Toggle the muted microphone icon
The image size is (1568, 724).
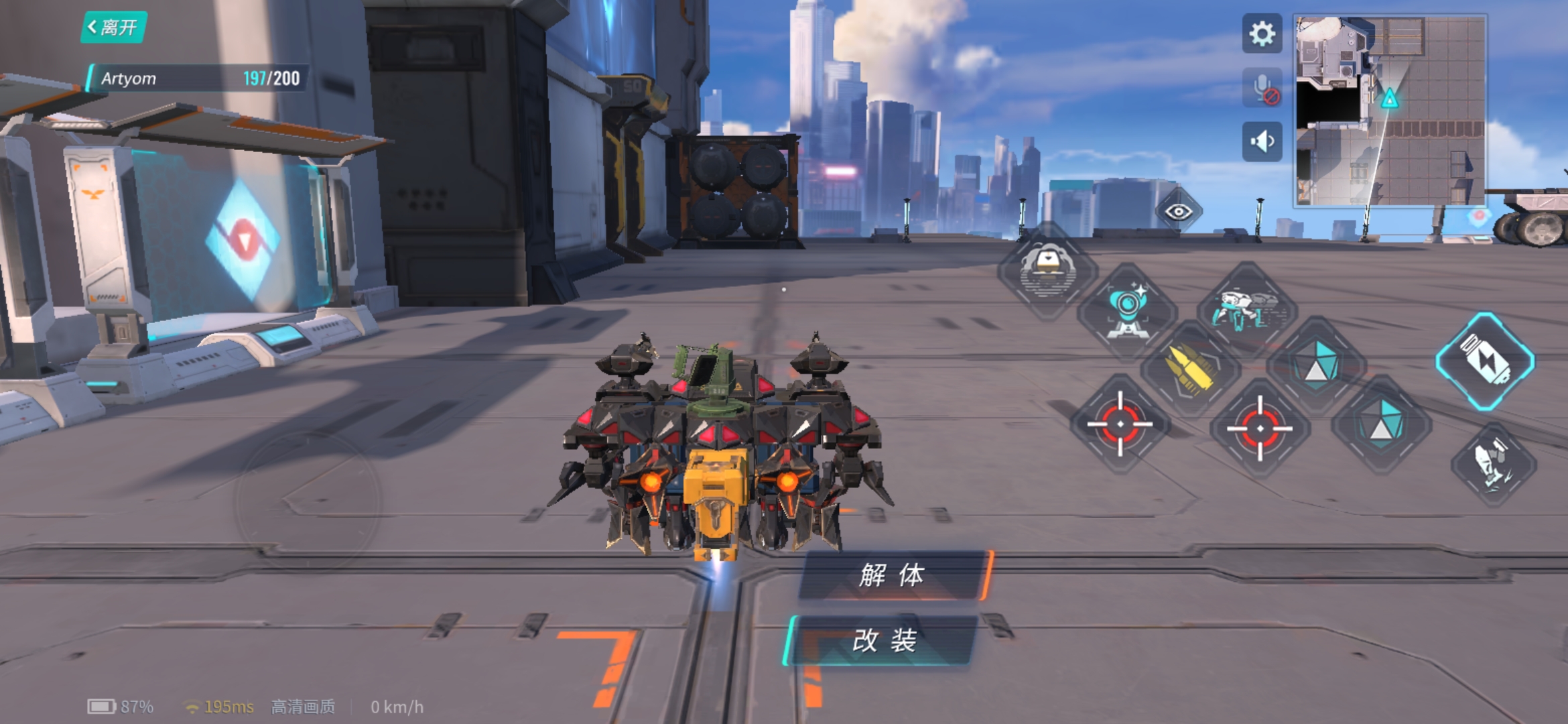tap(1262, 88)
